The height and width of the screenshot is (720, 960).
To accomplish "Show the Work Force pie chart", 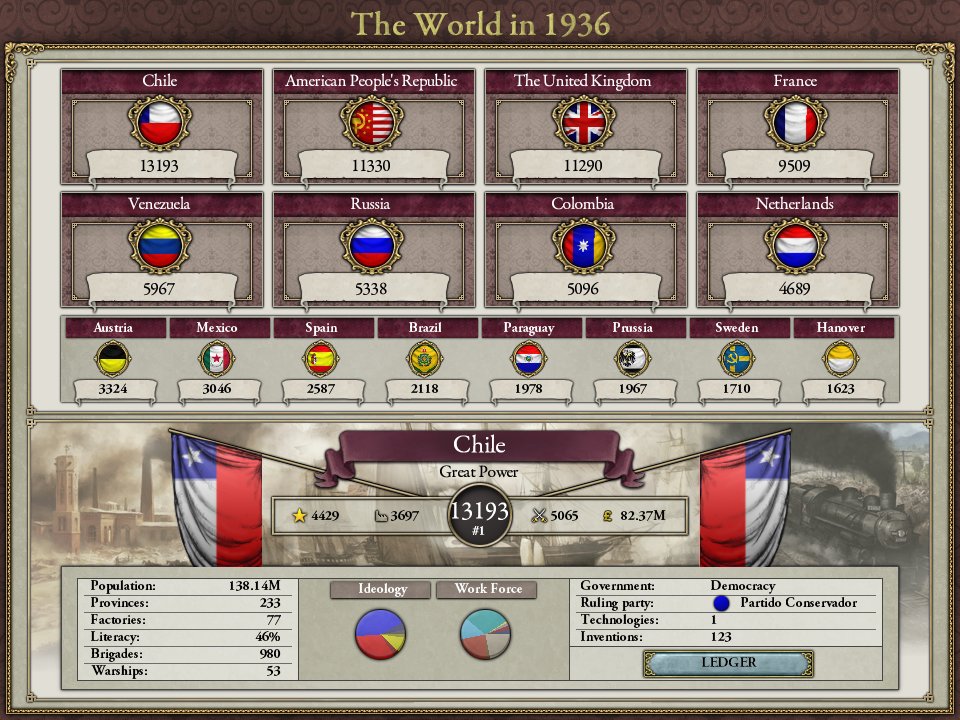I will (x=486, y=634).
